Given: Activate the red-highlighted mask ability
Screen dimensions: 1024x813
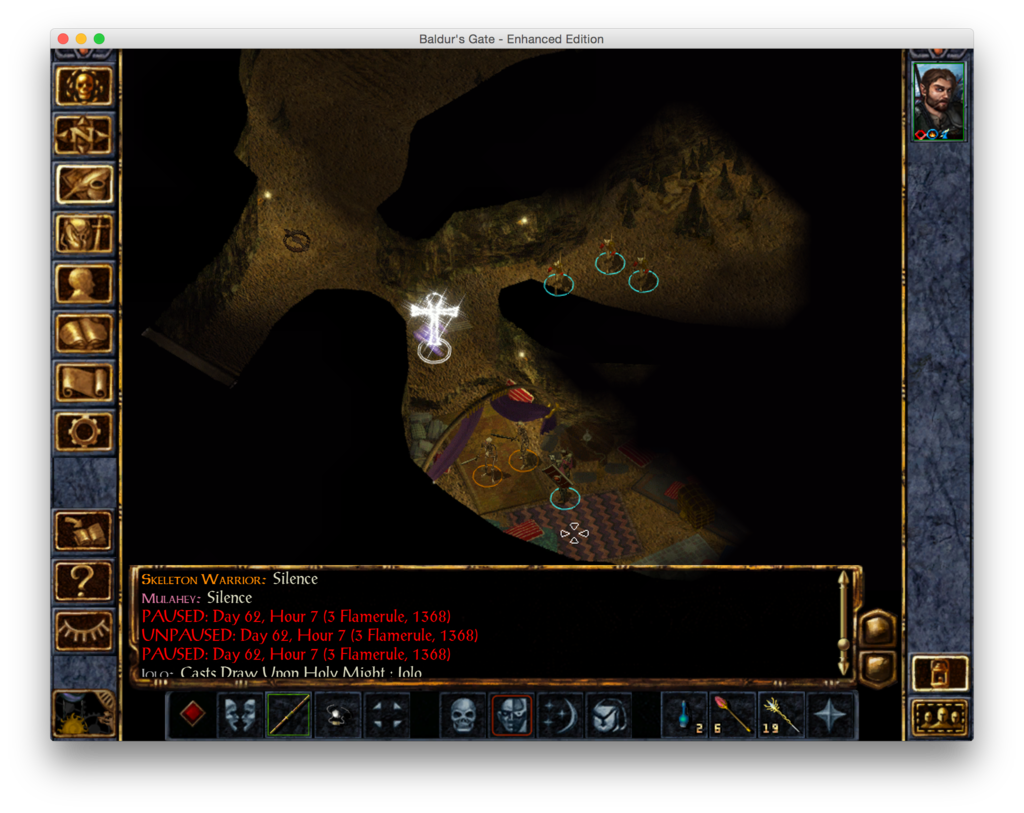Looking at the screenshot, I should pos(511,714).
